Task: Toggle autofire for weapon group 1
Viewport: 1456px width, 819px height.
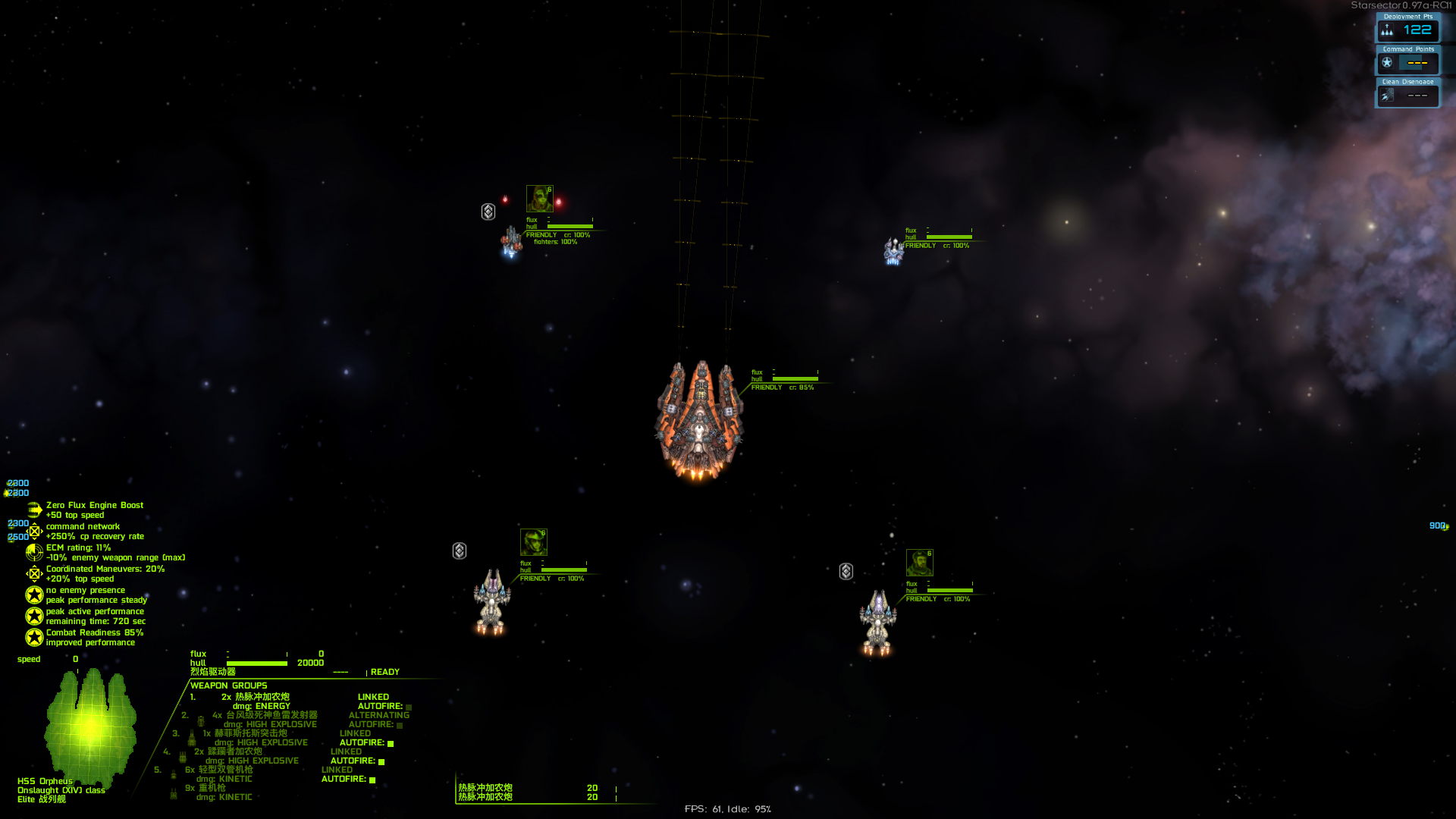Action: (x=409, y=707)
